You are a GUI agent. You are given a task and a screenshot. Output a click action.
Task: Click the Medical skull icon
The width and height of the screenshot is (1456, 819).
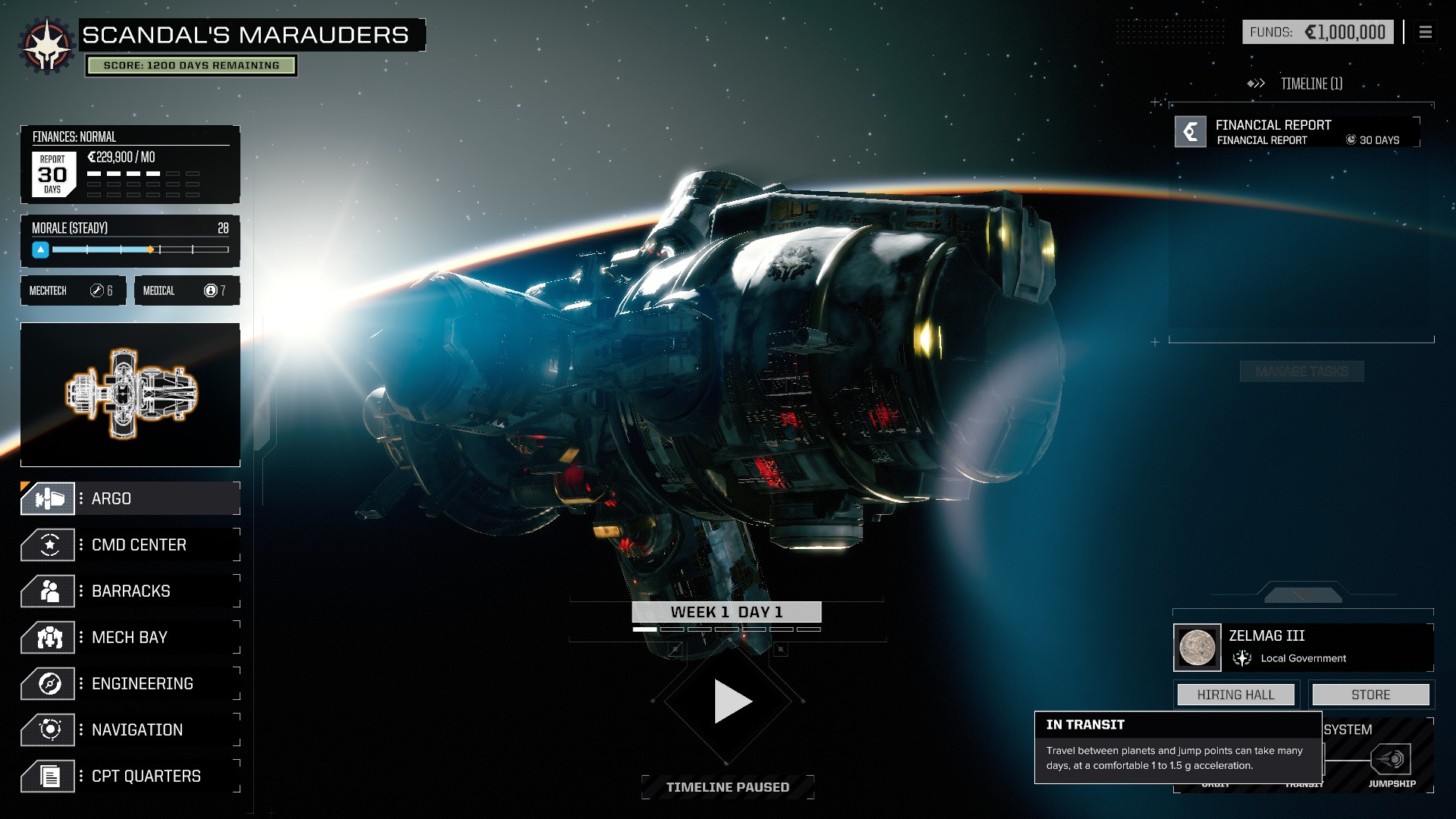click(x=211, y=290)
